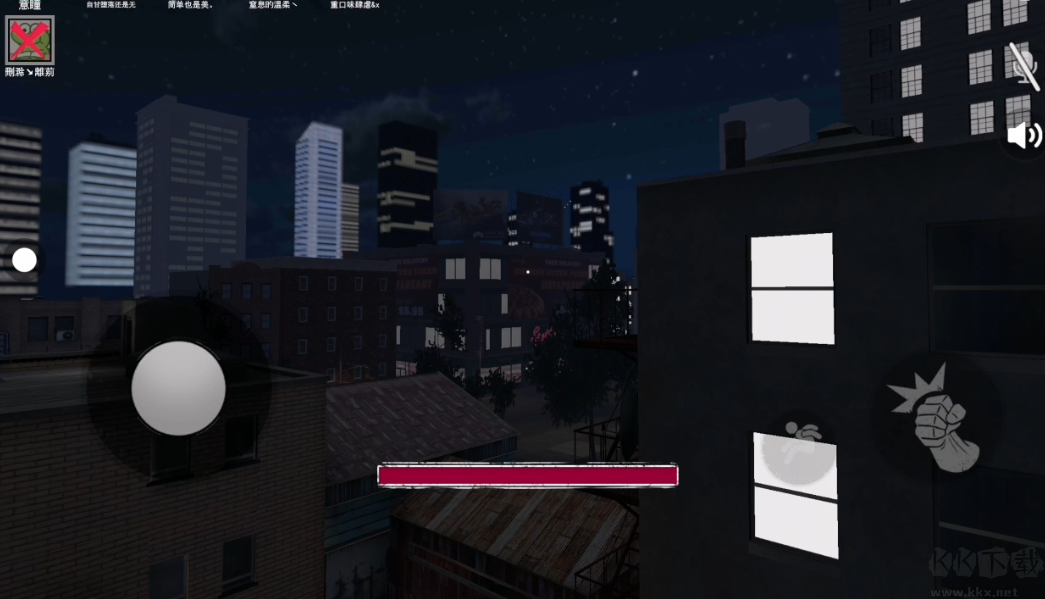Click the virtual joystick thumb pad

[x=178, y=388]
